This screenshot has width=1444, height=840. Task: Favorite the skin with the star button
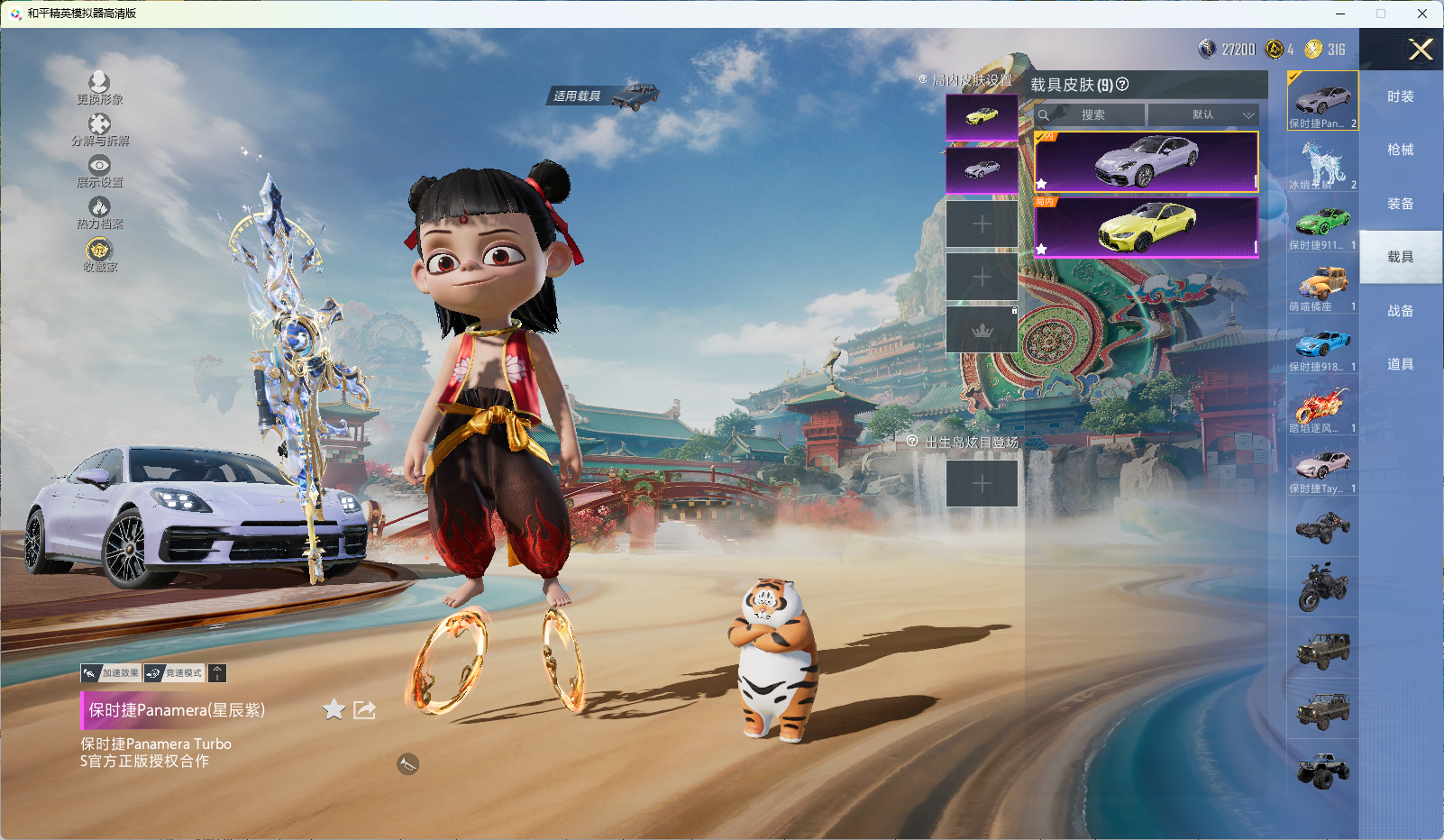pos(334,710)
